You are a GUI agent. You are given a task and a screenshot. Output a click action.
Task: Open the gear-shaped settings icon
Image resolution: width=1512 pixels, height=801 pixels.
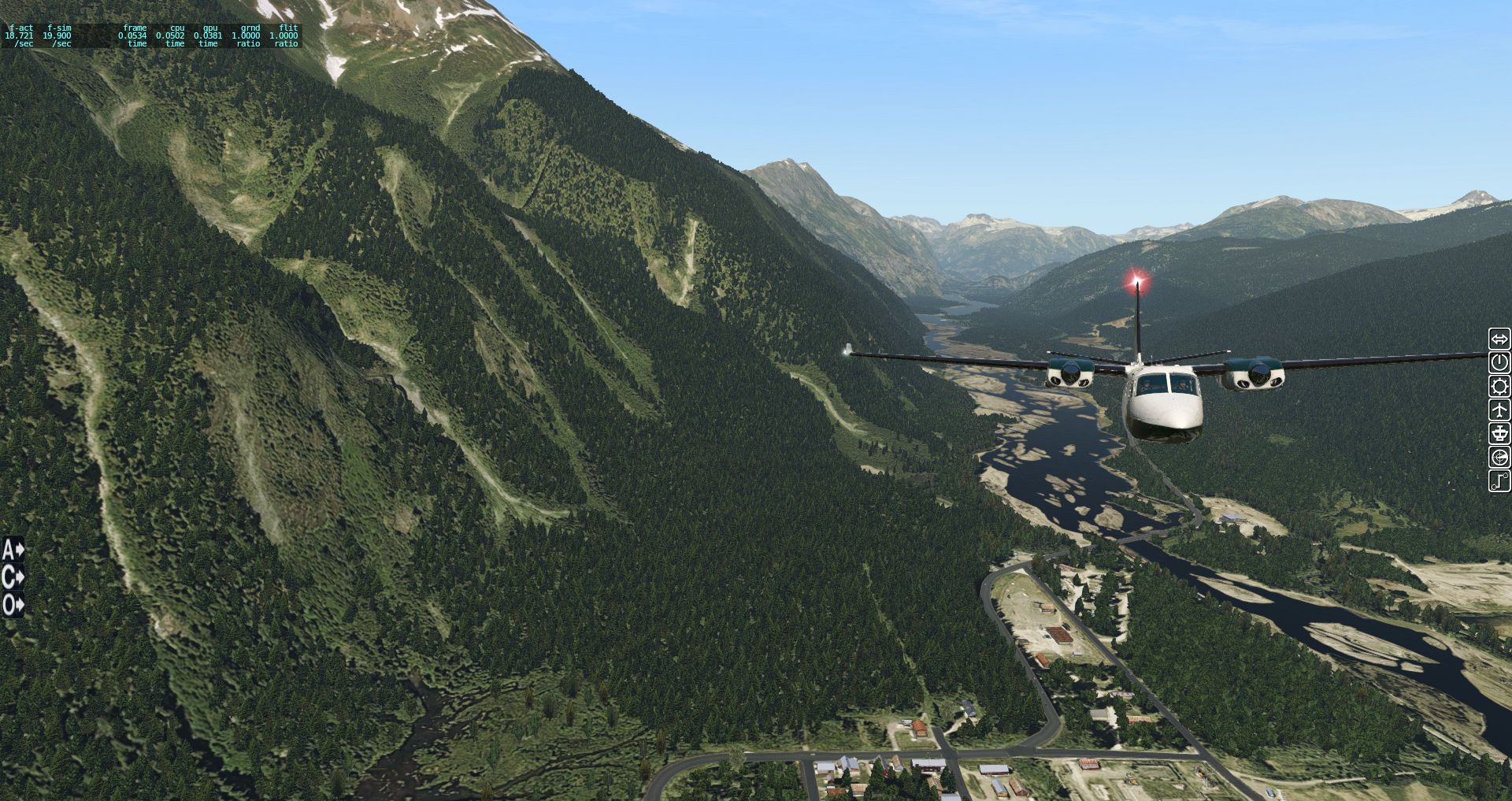click(1499, 387)
